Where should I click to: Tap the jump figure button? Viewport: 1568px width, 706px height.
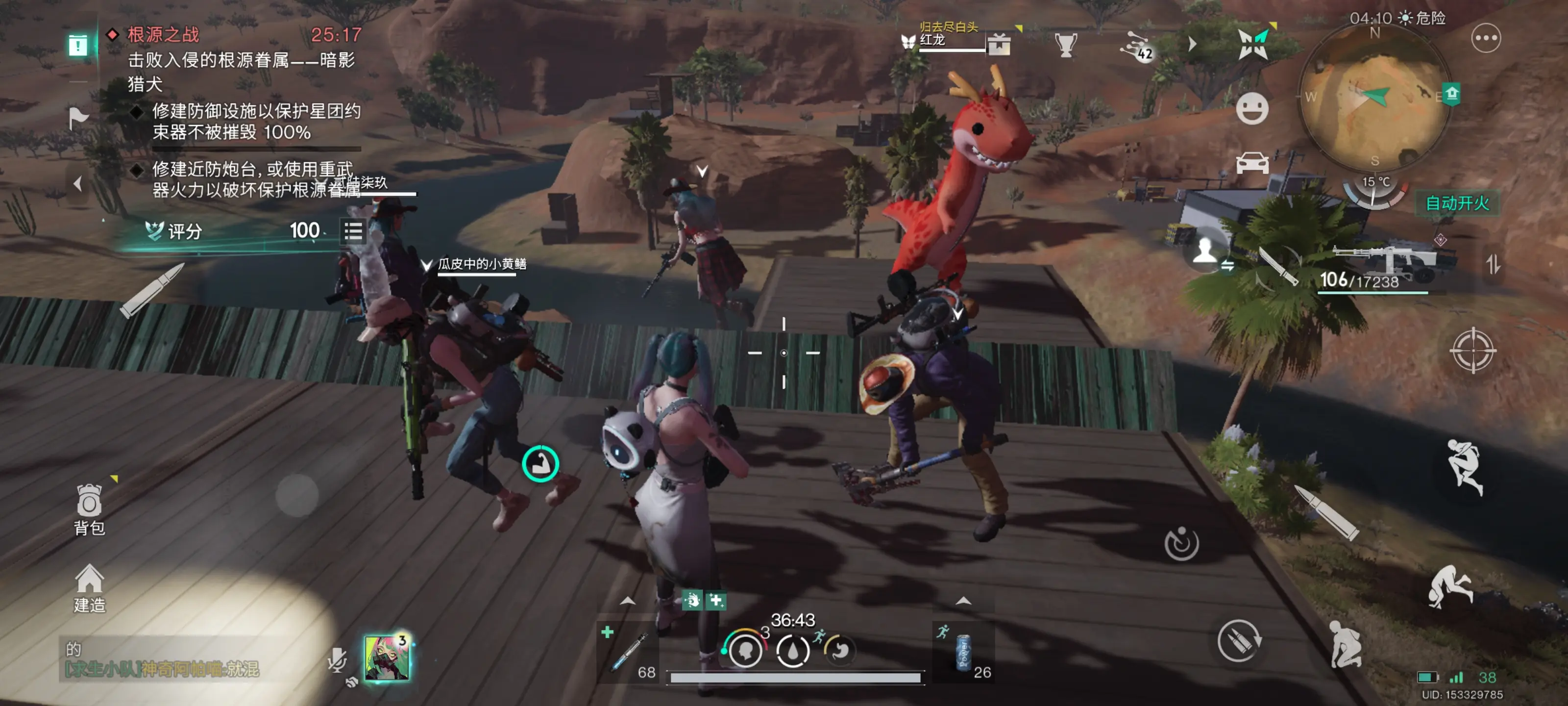pyautogui.click(x=1464, y=467)
